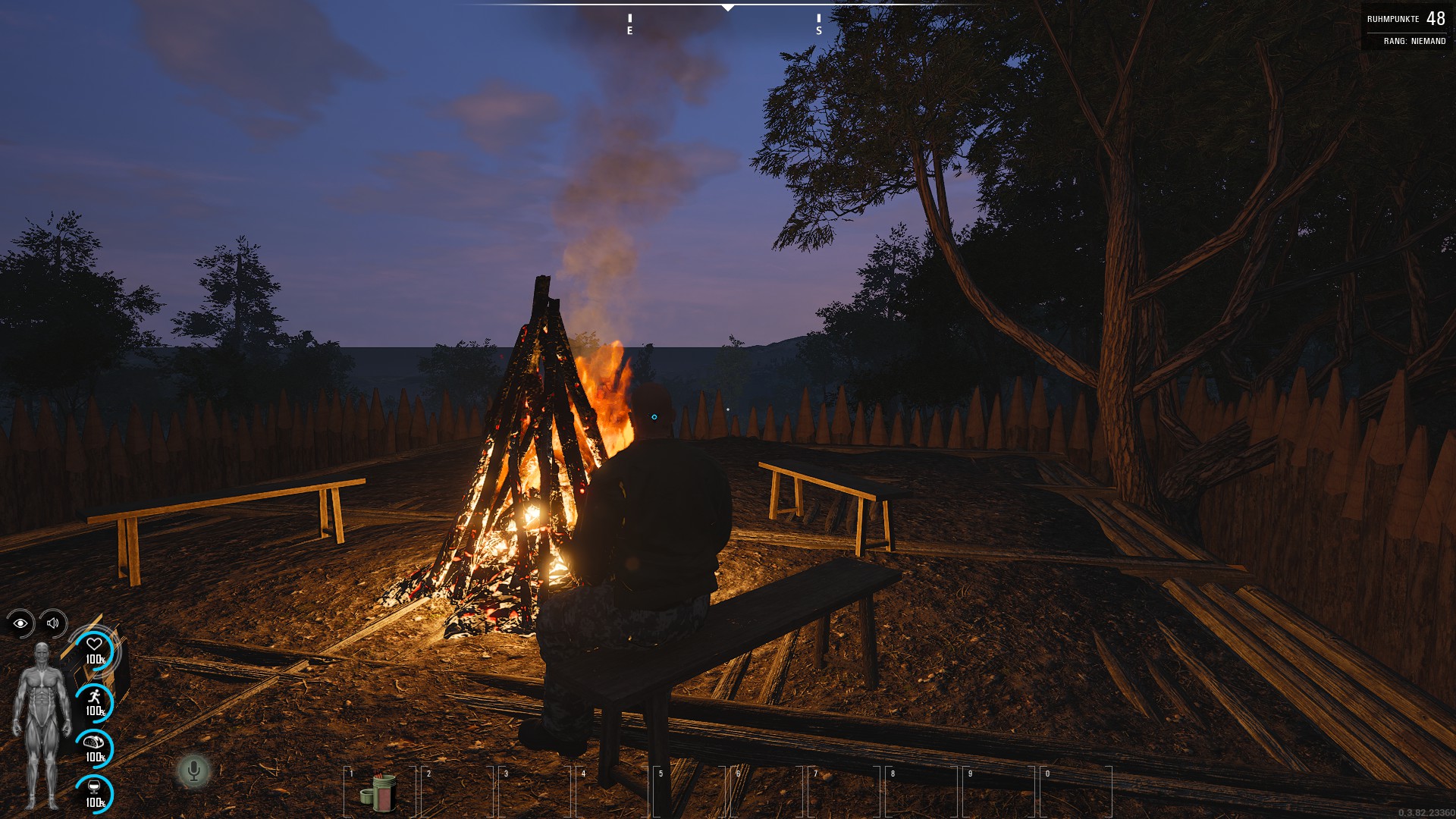The height and width of the screenshot is (819, 1456).
Task: Click the speaker noise indicator icon
Action: click(53, 623)
